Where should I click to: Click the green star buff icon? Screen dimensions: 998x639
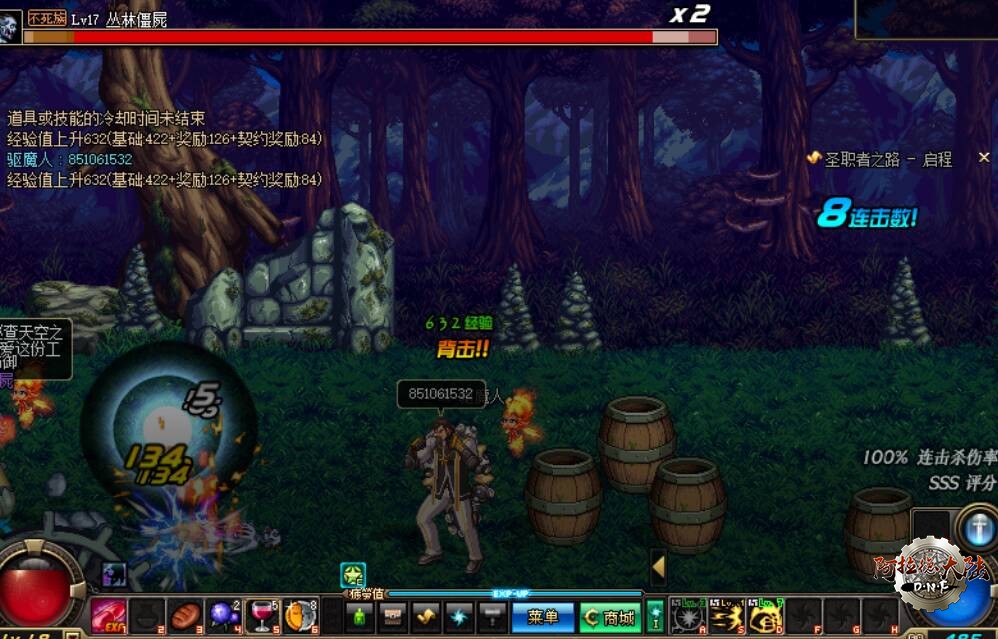pyautogui.click(x=352, y=574)
